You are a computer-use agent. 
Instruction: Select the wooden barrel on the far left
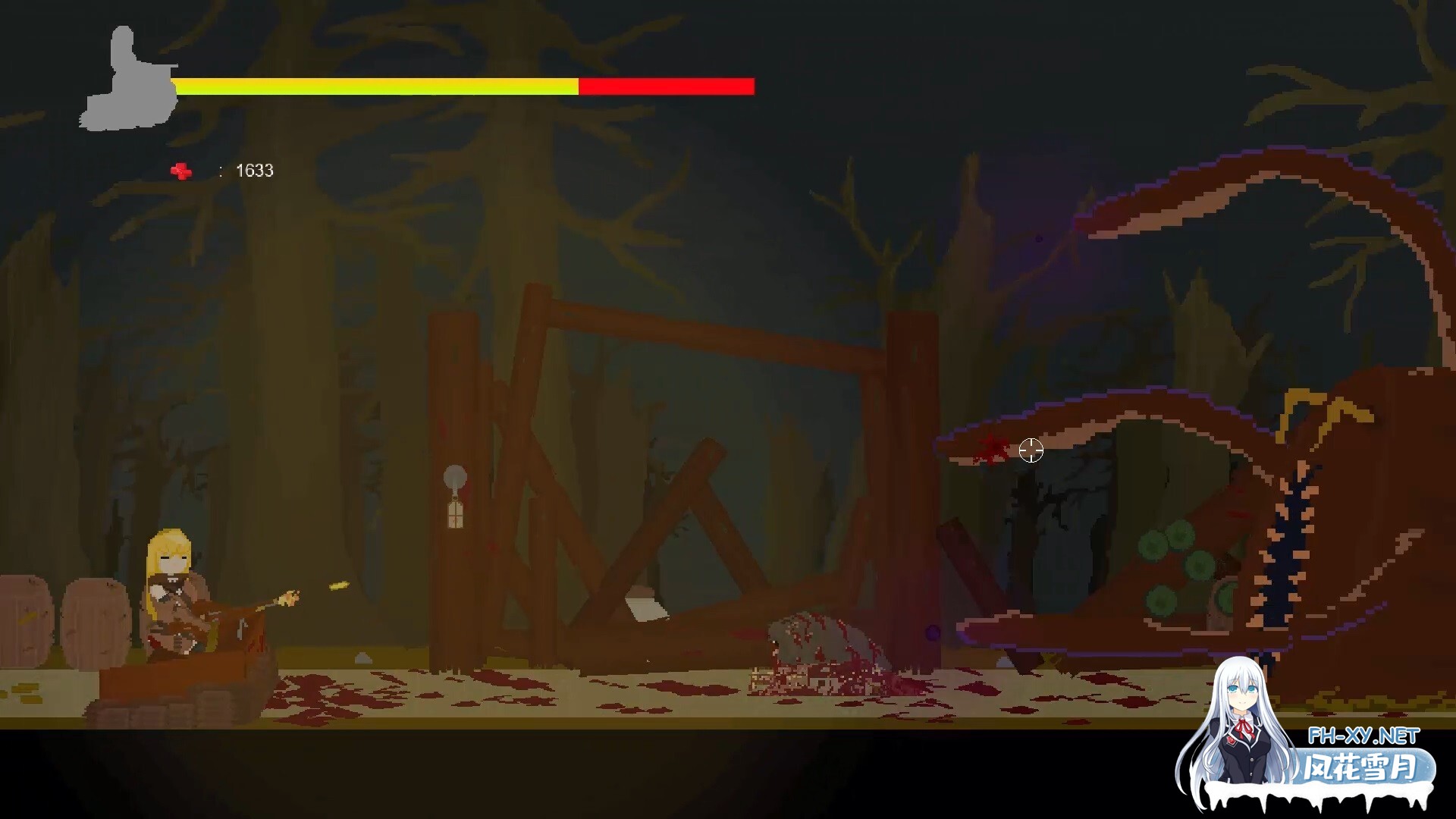(23, 622)
